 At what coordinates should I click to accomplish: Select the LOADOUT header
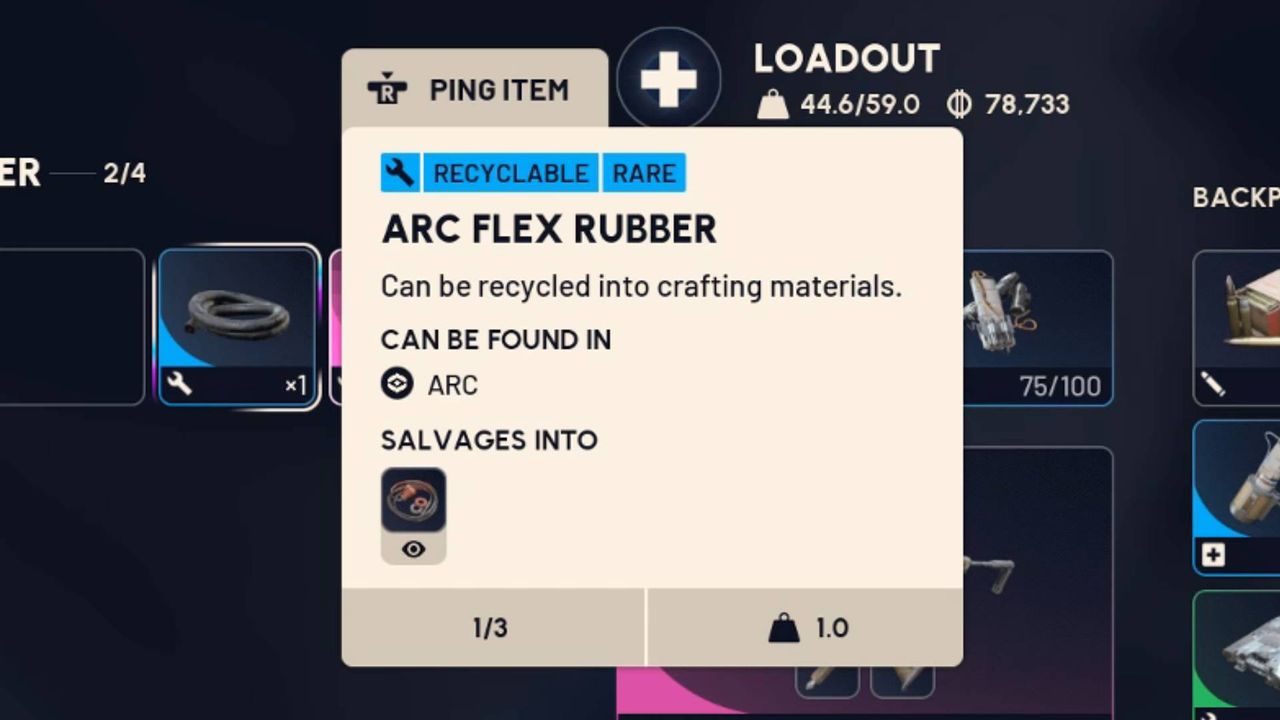click(846, 60)
